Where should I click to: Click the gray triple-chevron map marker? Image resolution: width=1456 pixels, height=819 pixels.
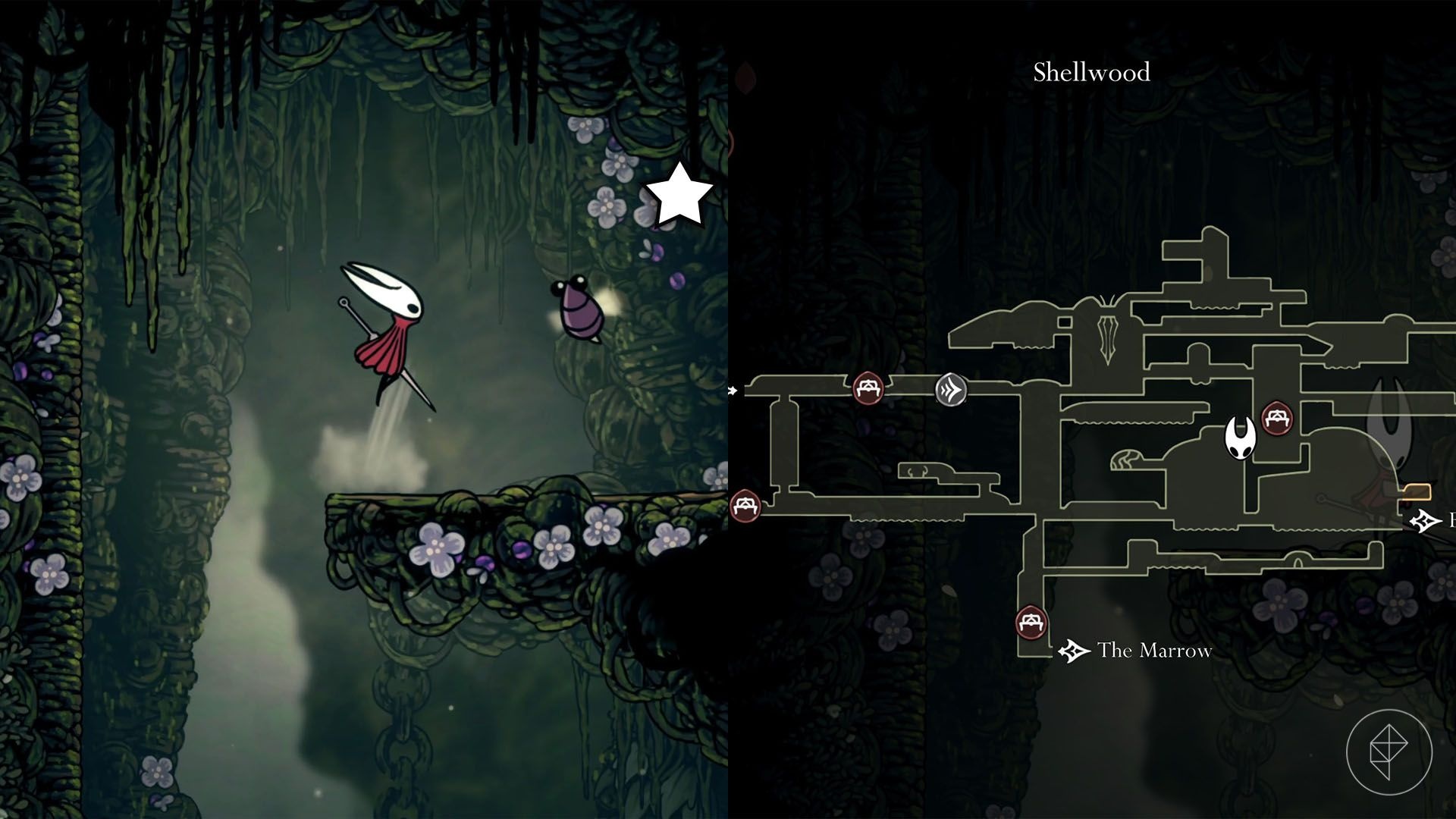[951, 390]
